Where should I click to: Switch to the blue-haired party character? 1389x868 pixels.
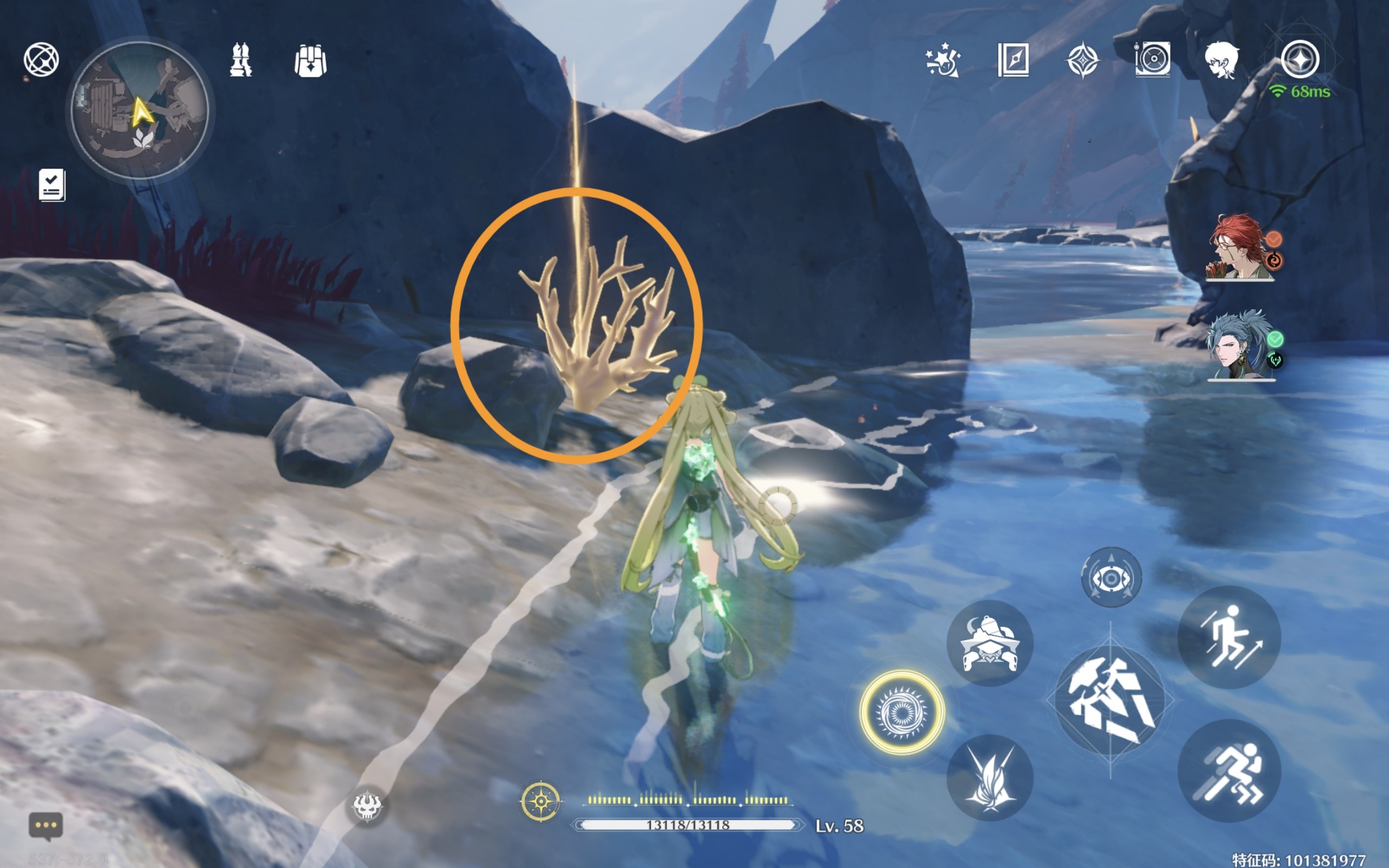[1240, 346]
